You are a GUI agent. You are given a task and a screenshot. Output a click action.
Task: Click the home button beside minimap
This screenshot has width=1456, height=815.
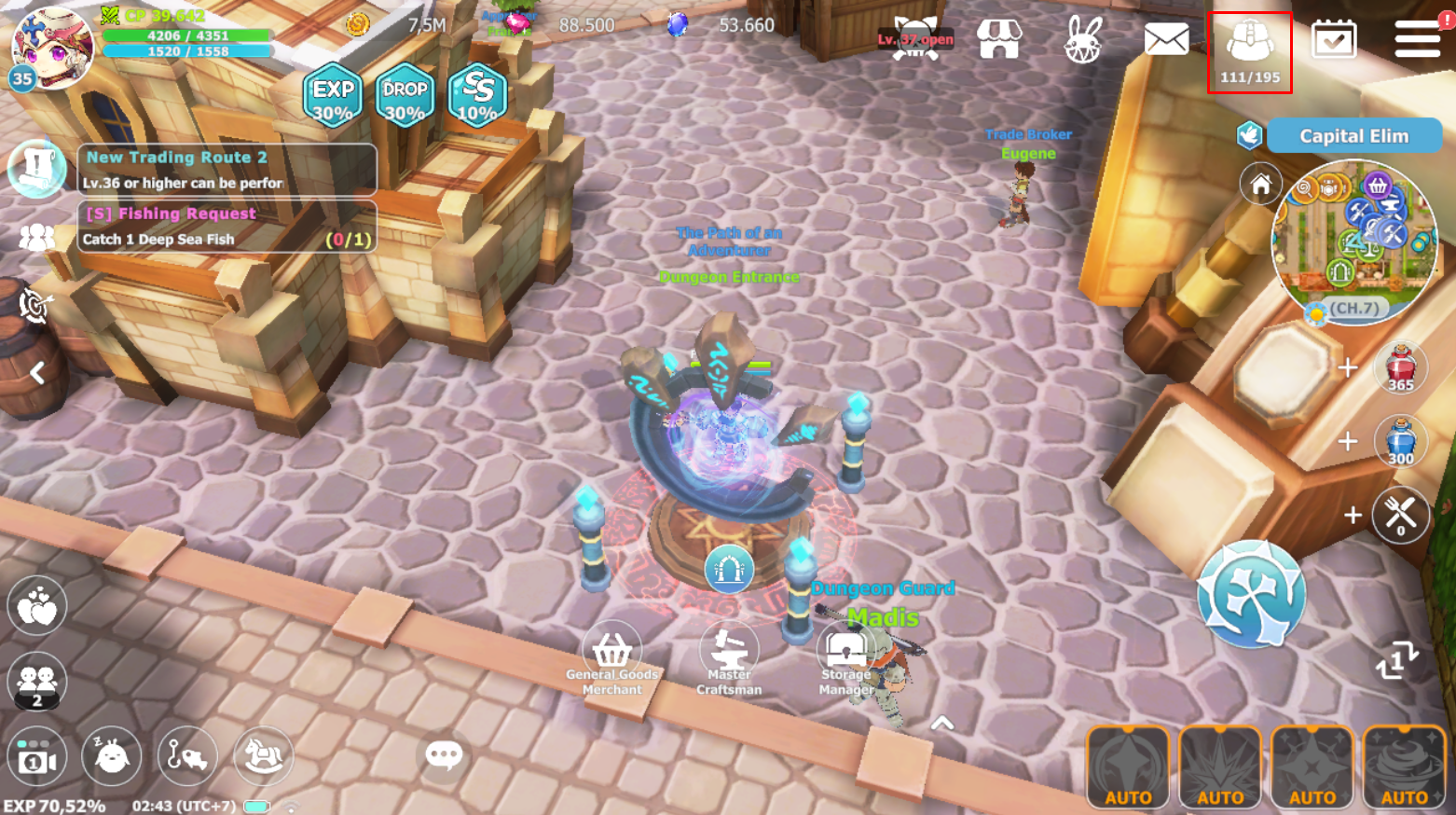[1260, 185]
